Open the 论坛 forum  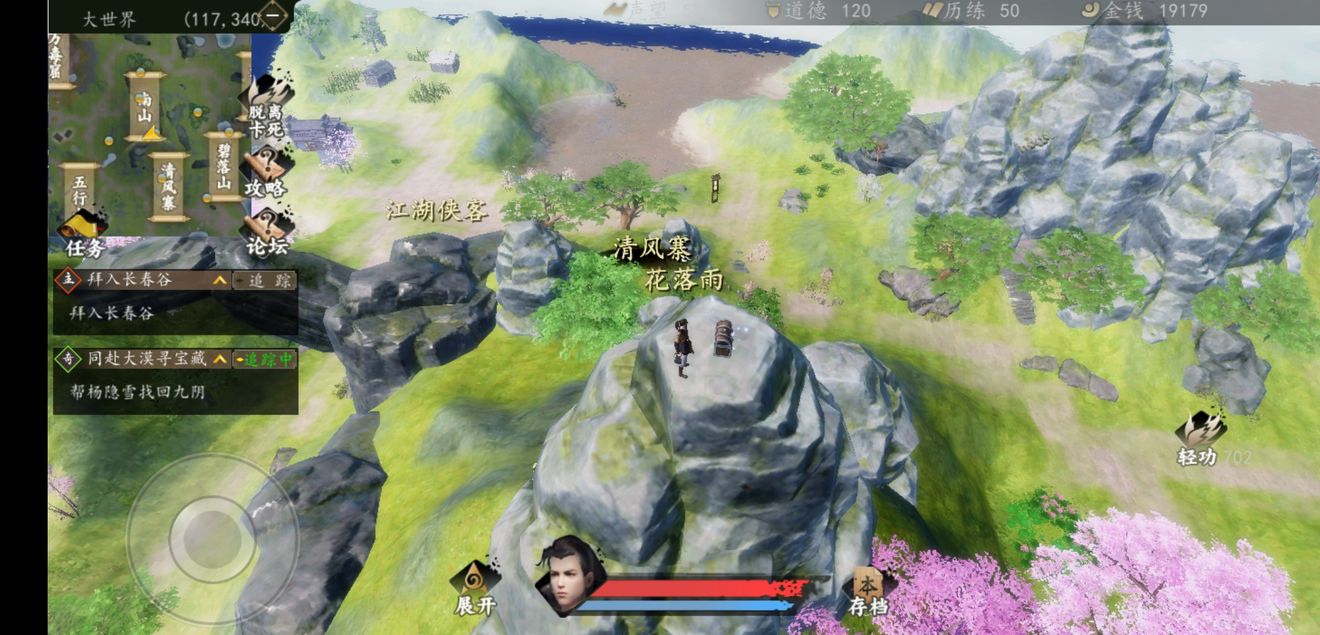pos(266,232)
